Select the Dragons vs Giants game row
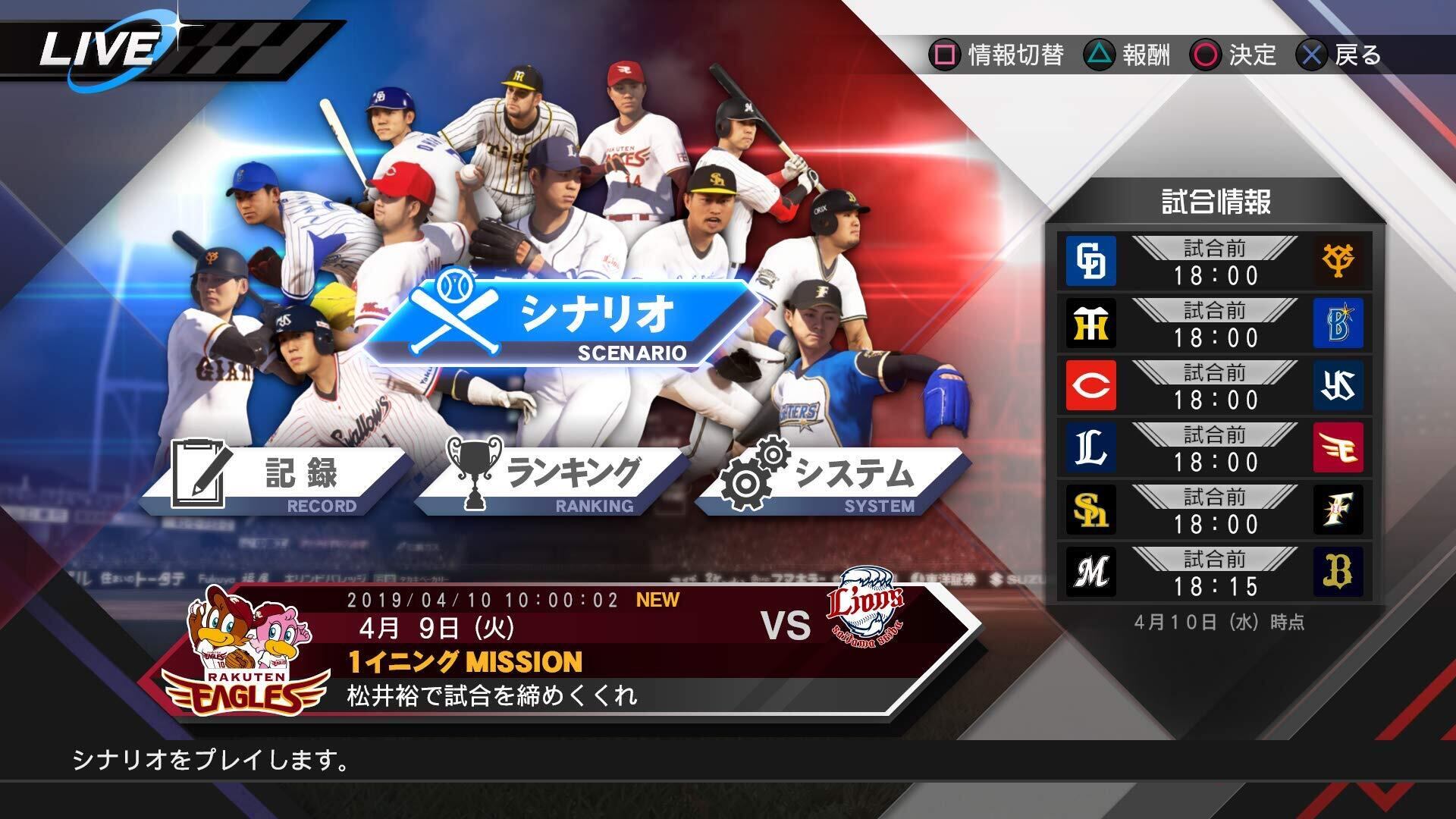The height and width of the screenshot is (819, 1456). click(x=1215, y=262)
